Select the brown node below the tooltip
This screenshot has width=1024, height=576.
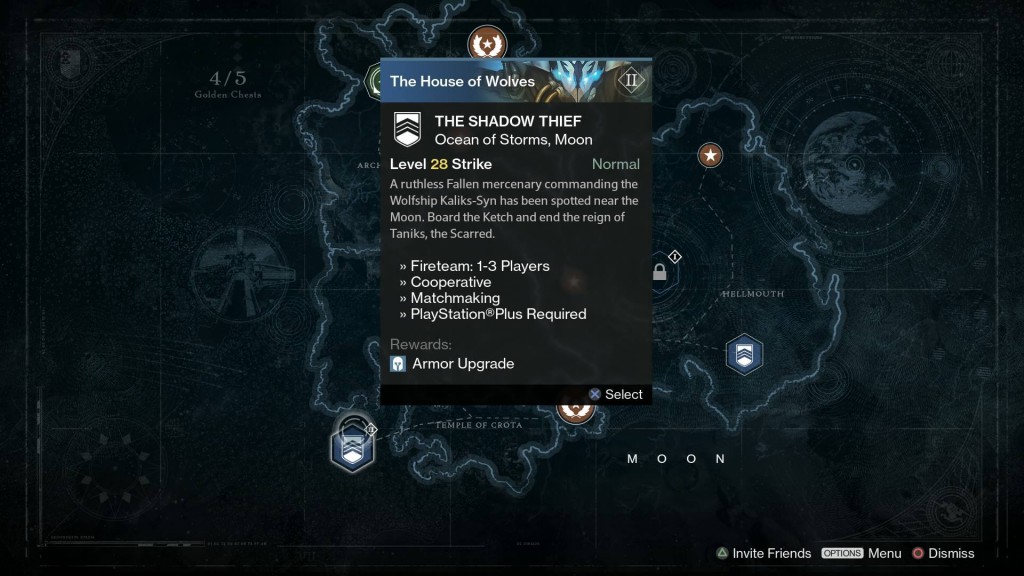point(576,410)
